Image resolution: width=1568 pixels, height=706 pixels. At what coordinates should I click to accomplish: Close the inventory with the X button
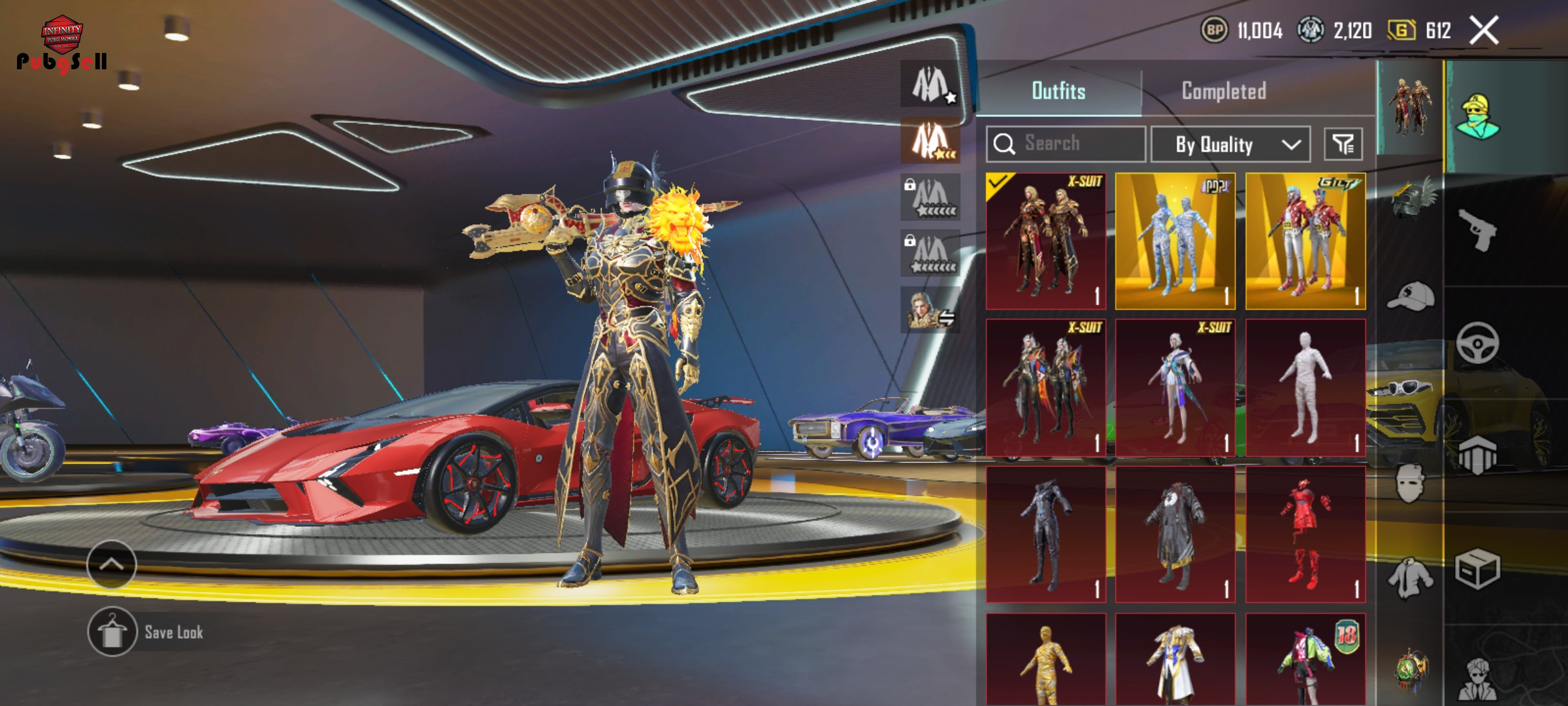coord(1484,31)
